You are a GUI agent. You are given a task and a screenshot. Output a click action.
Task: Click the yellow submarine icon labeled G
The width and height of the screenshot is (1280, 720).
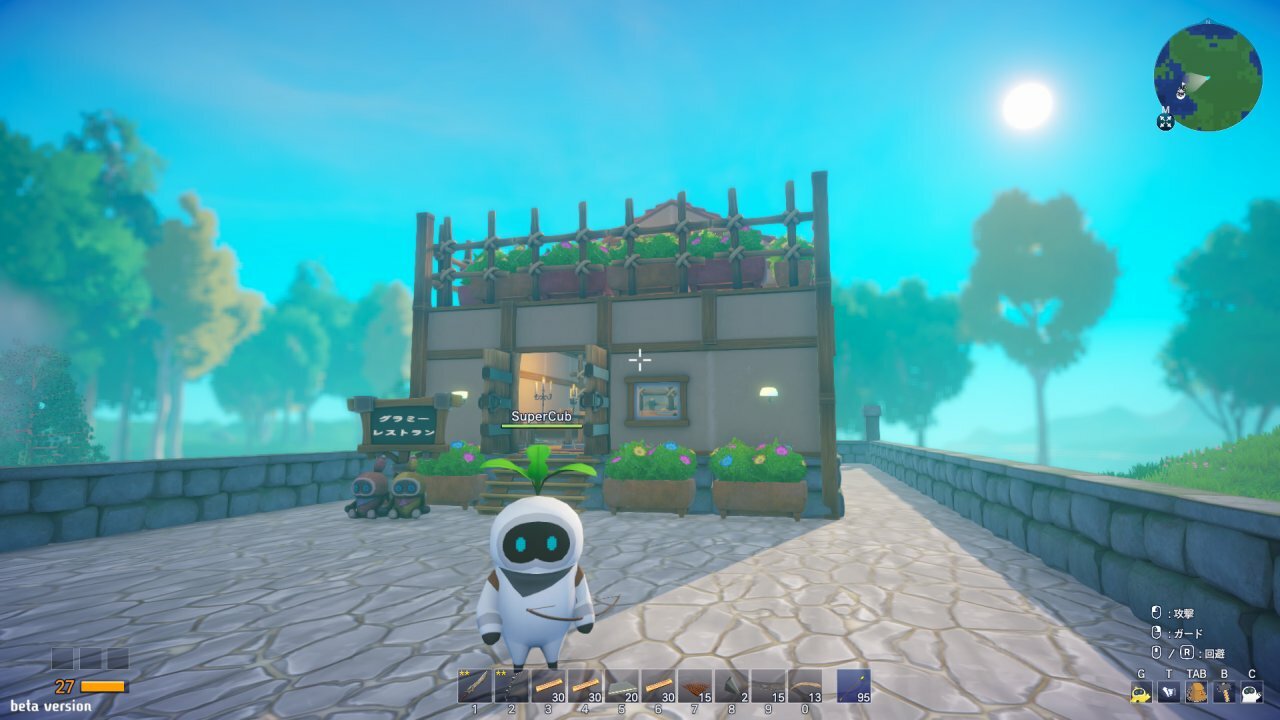(1140, 692)
